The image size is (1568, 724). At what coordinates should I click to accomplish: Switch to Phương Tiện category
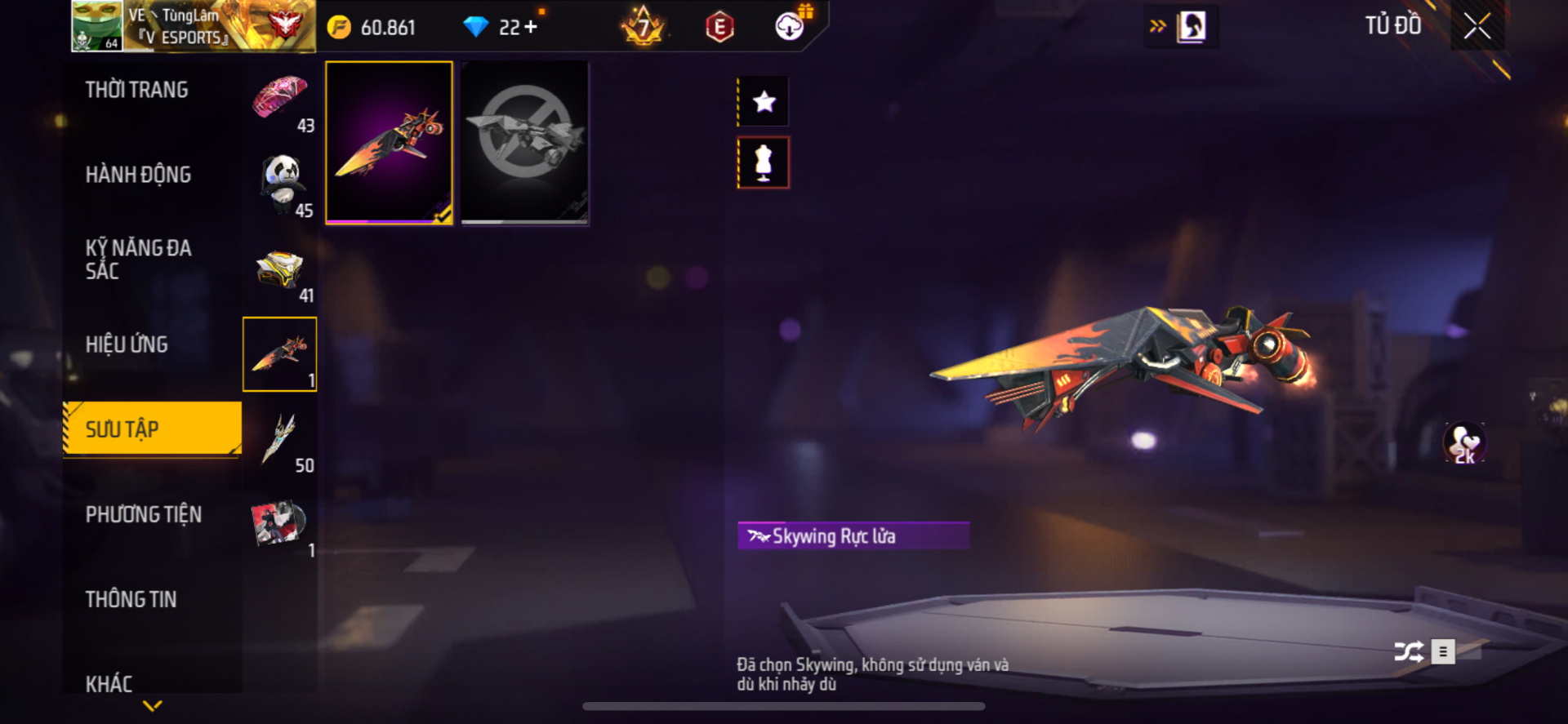point(144,514)
